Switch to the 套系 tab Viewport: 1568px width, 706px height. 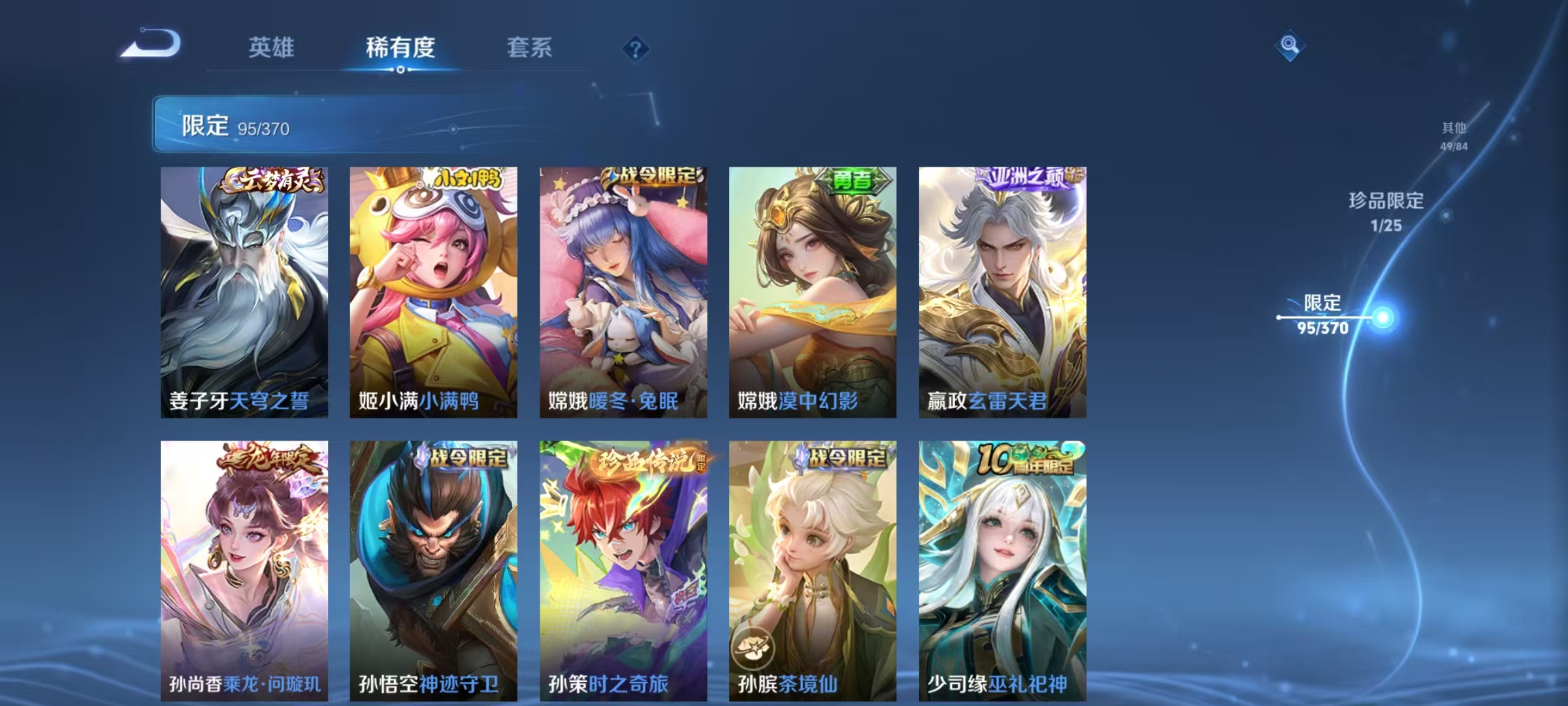pyautogui.click(x=531, y=48)
